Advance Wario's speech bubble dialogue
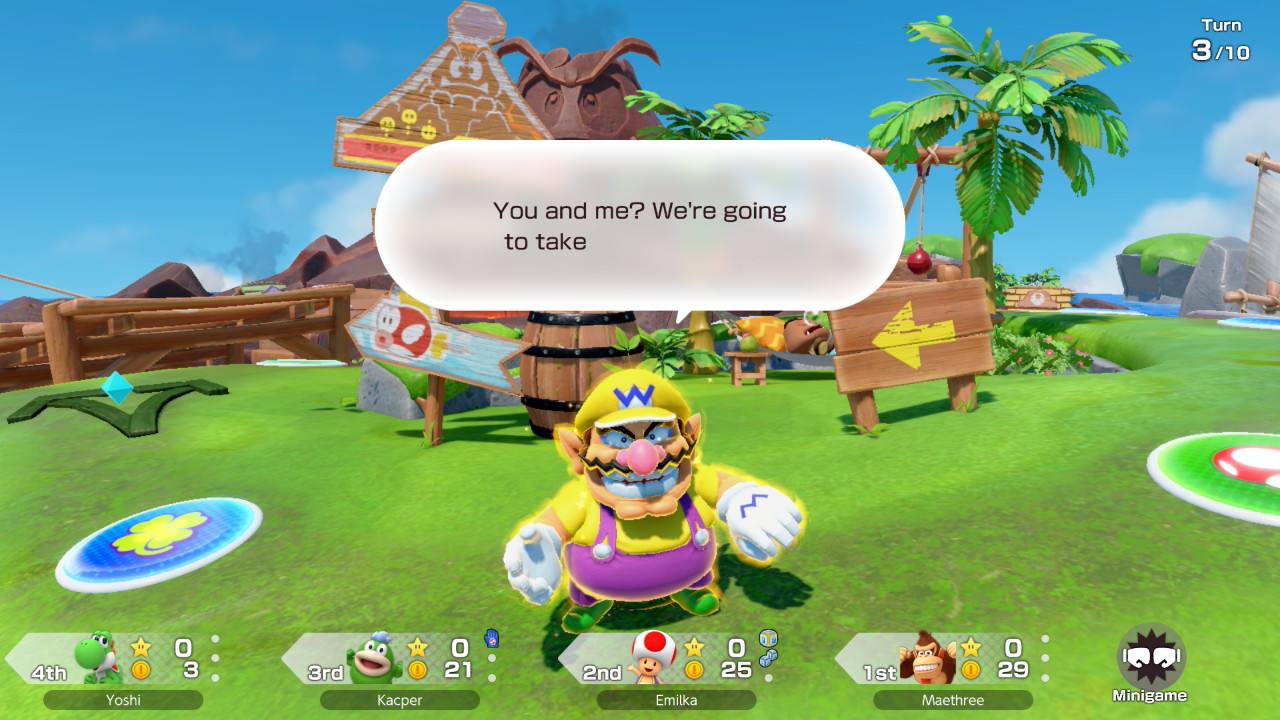Viewport: 1280px width, 720px height. coord(640,226)
